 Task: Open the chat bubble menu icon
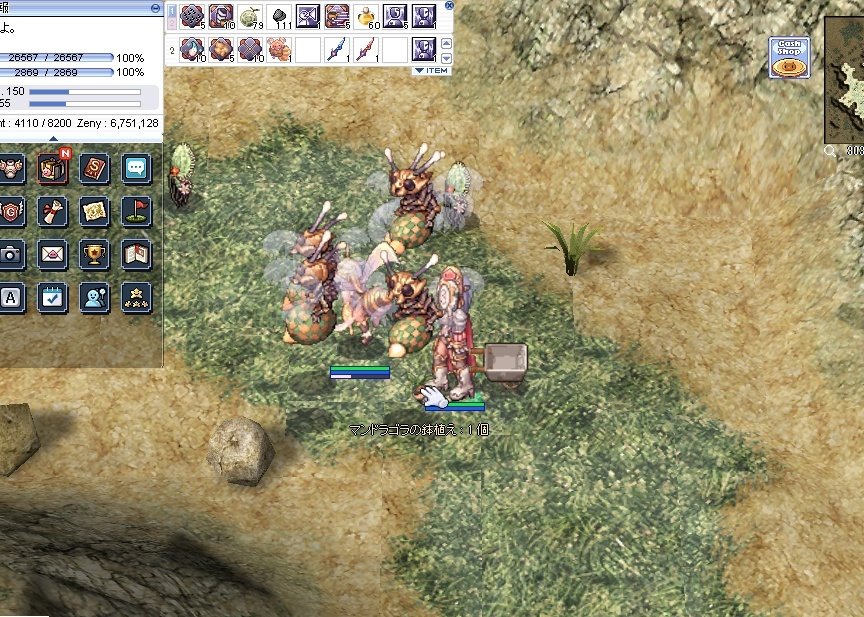pos(136,168)
